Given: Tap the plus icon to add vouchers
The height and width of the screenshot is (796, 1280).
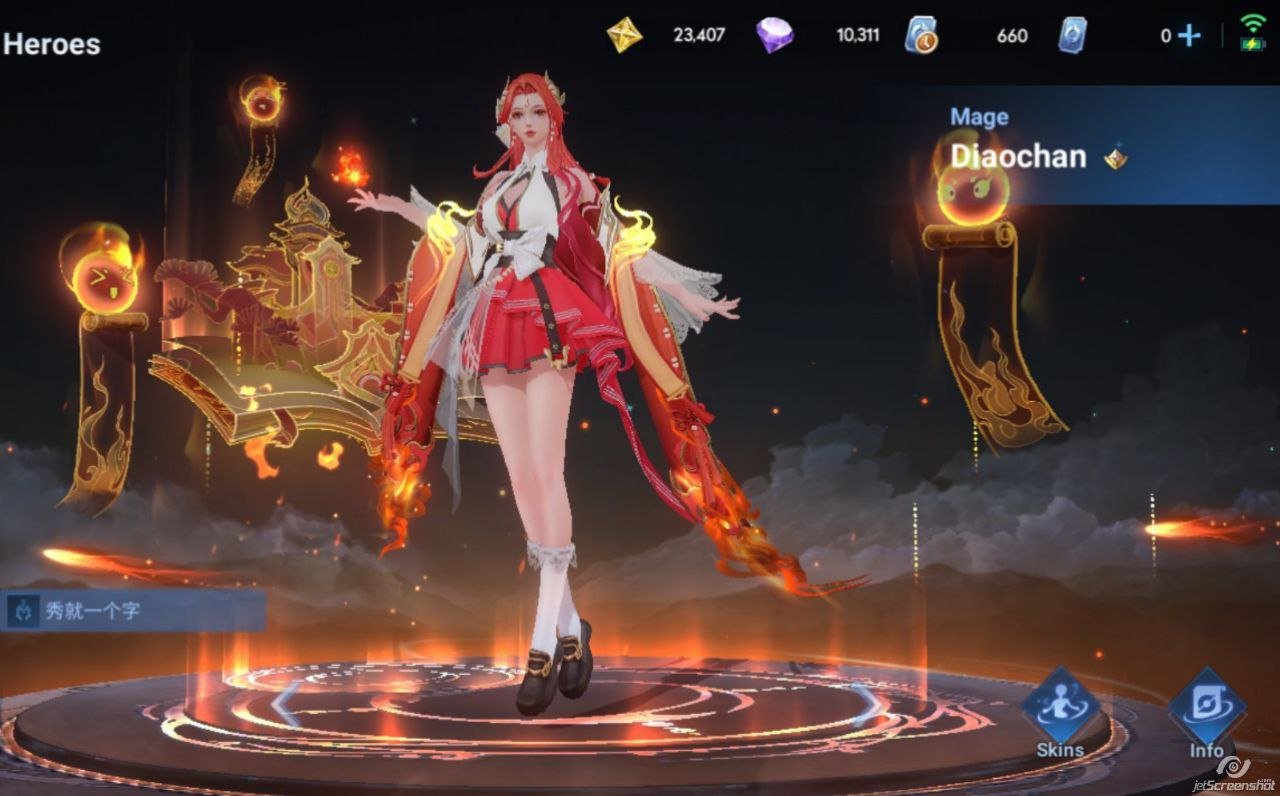Looking at the screenshot, I should (1189, 36).
